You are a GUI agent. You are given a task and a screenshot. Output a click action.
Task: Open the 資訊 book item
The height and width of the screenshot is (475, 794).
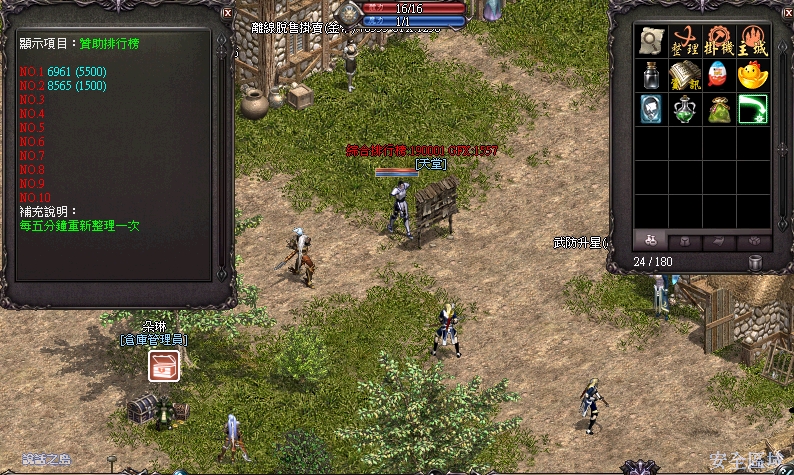tap(687, 75)
